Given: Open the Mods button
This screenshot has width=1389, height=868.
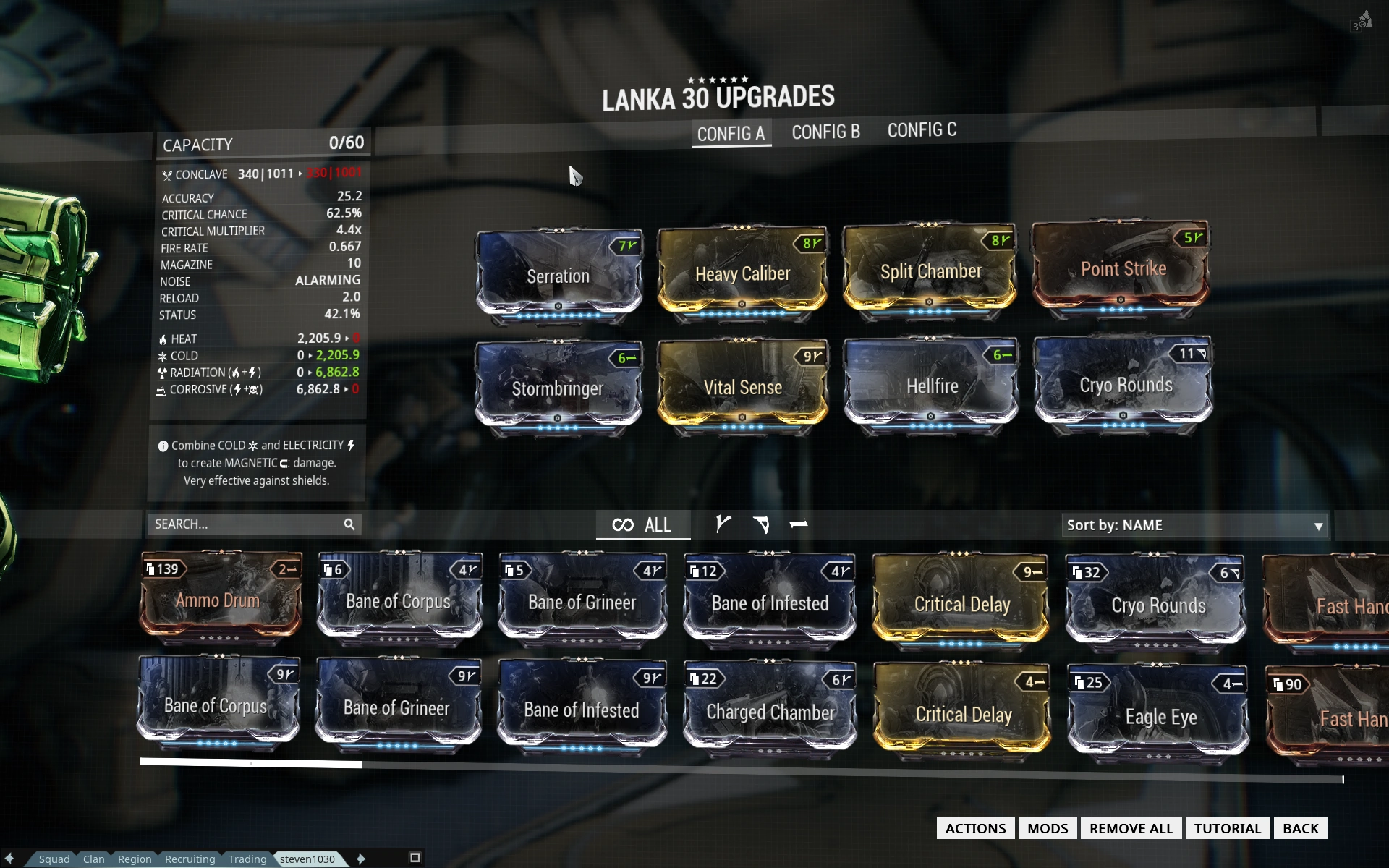Looking at the screenshot, I should pos(1048,829).
